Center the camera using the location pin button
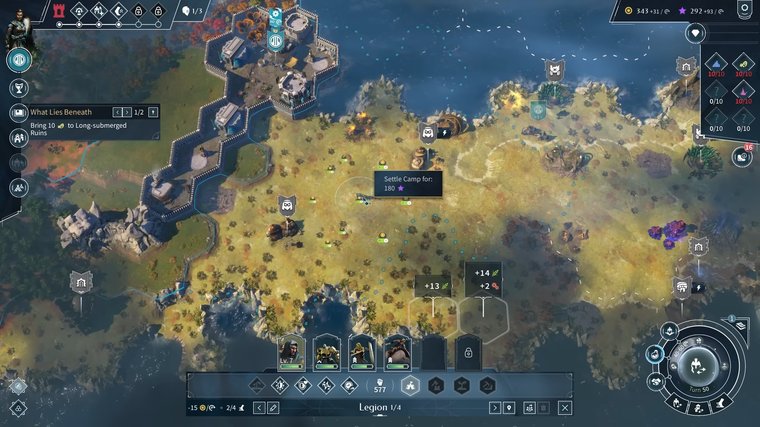The height and width of the screenshot is (427, 760). pyautogui.click(x=510, y=408)
